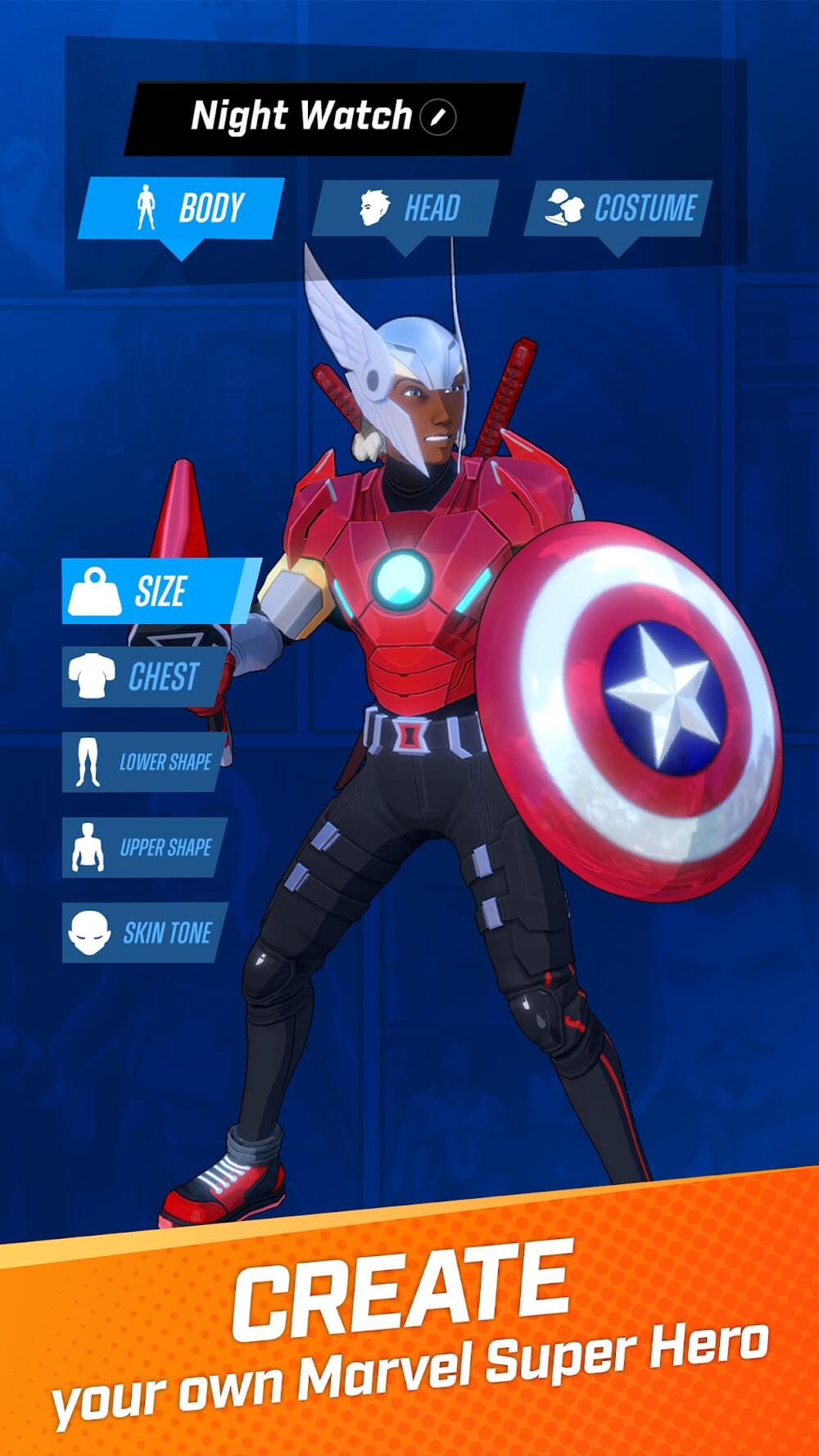This screenshot has height=1456, width=819.
Task: Switch to the Body tab
Action: [181, 208]
